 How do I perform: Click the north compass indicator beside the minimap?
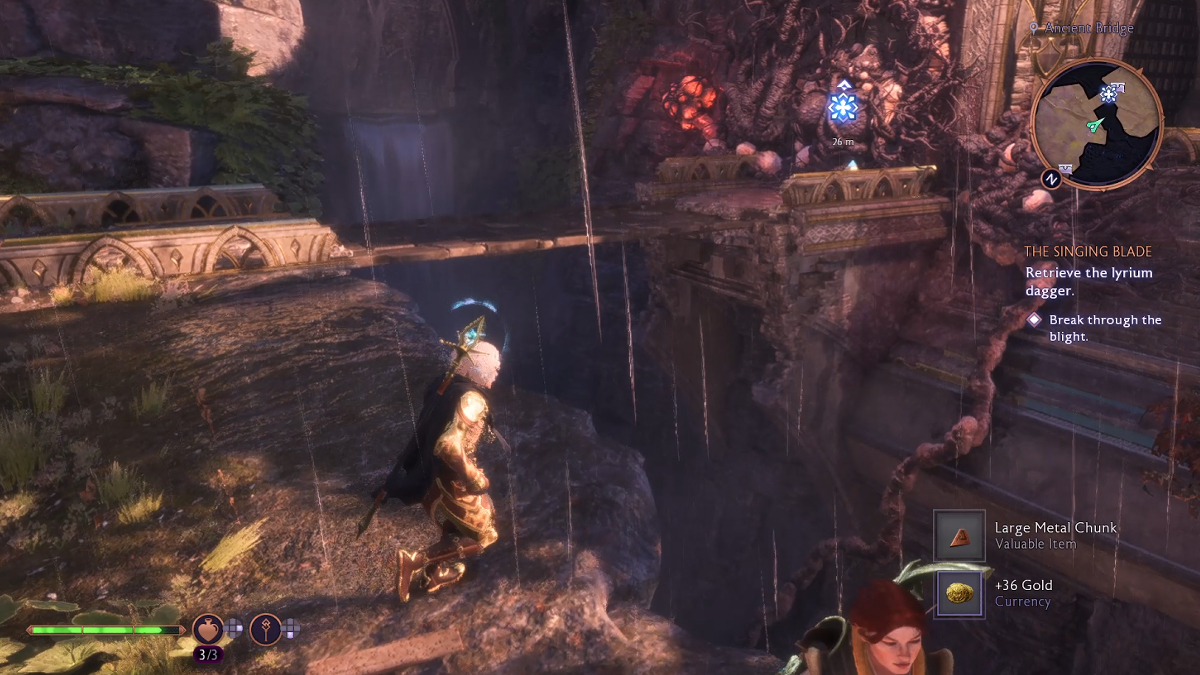pos(1051,178)
